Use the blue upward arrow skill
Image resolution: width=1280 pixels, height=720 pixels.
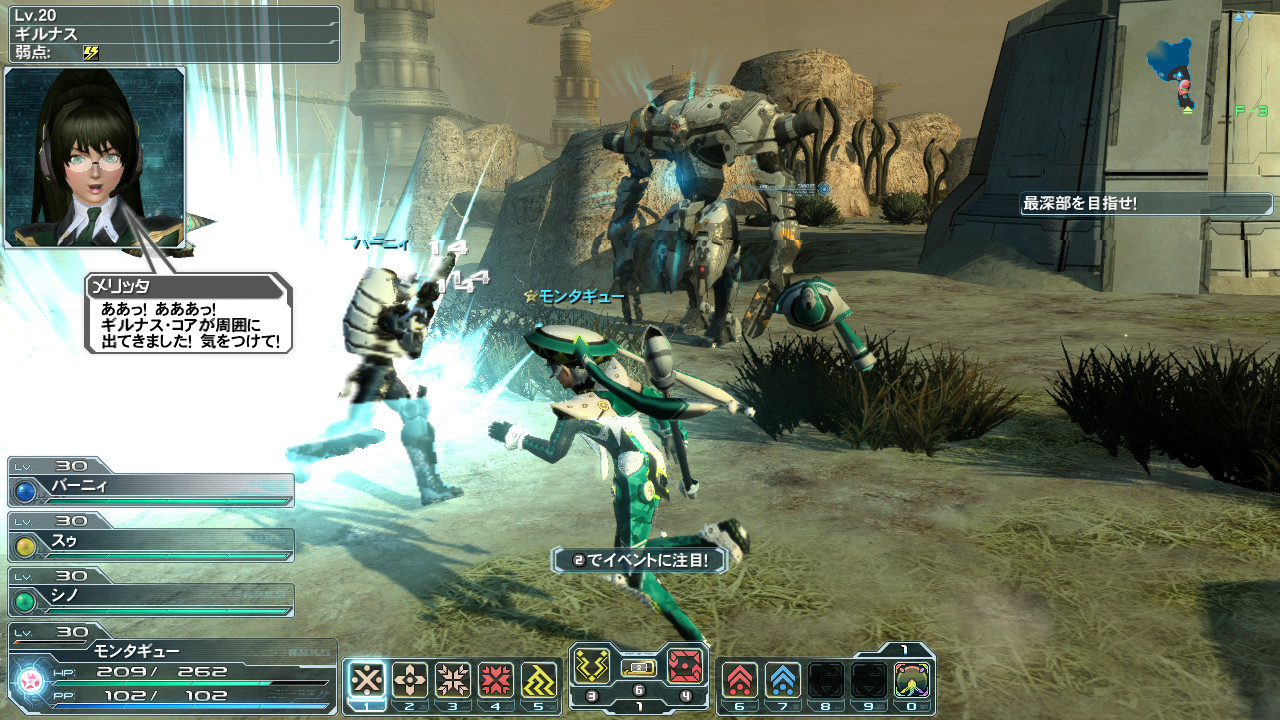pos(782,680)
